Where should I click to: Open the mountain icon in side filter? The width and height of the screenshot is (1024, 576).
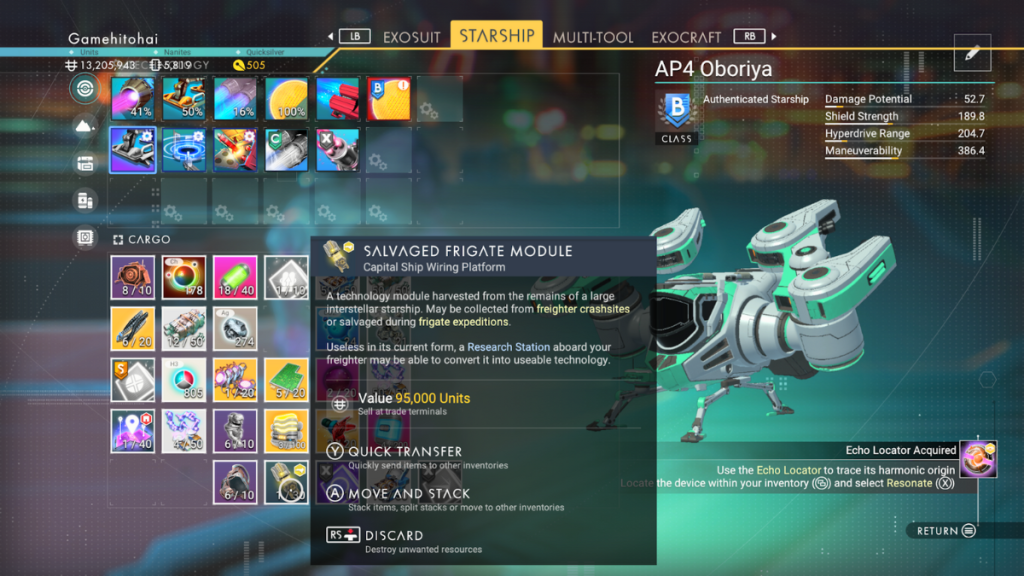pos(85,126)
